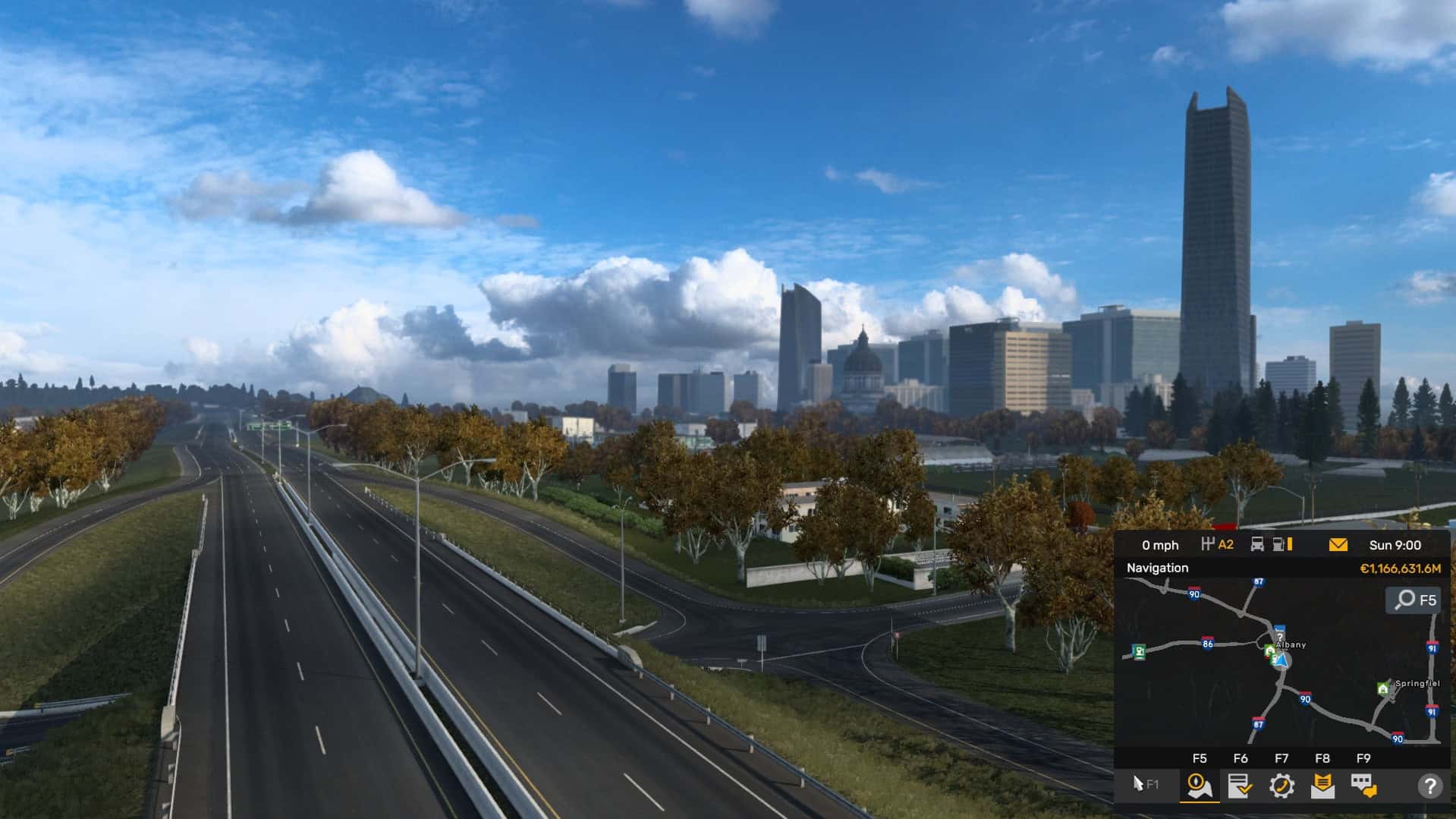Click the fuel pump status icon

point(1278,544)
